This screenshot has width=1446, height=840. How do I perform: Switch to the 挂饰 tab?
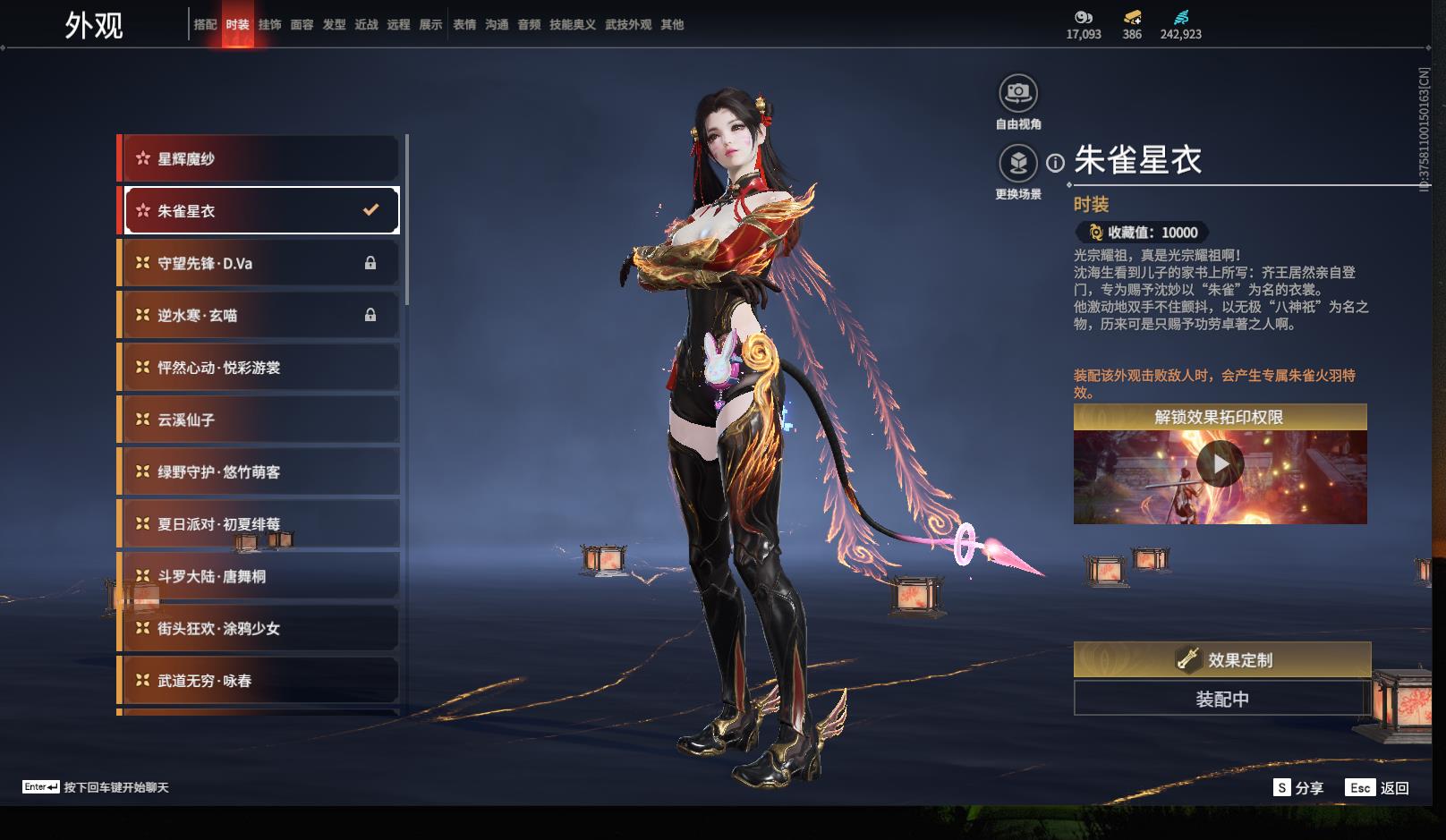pos(269,25)
